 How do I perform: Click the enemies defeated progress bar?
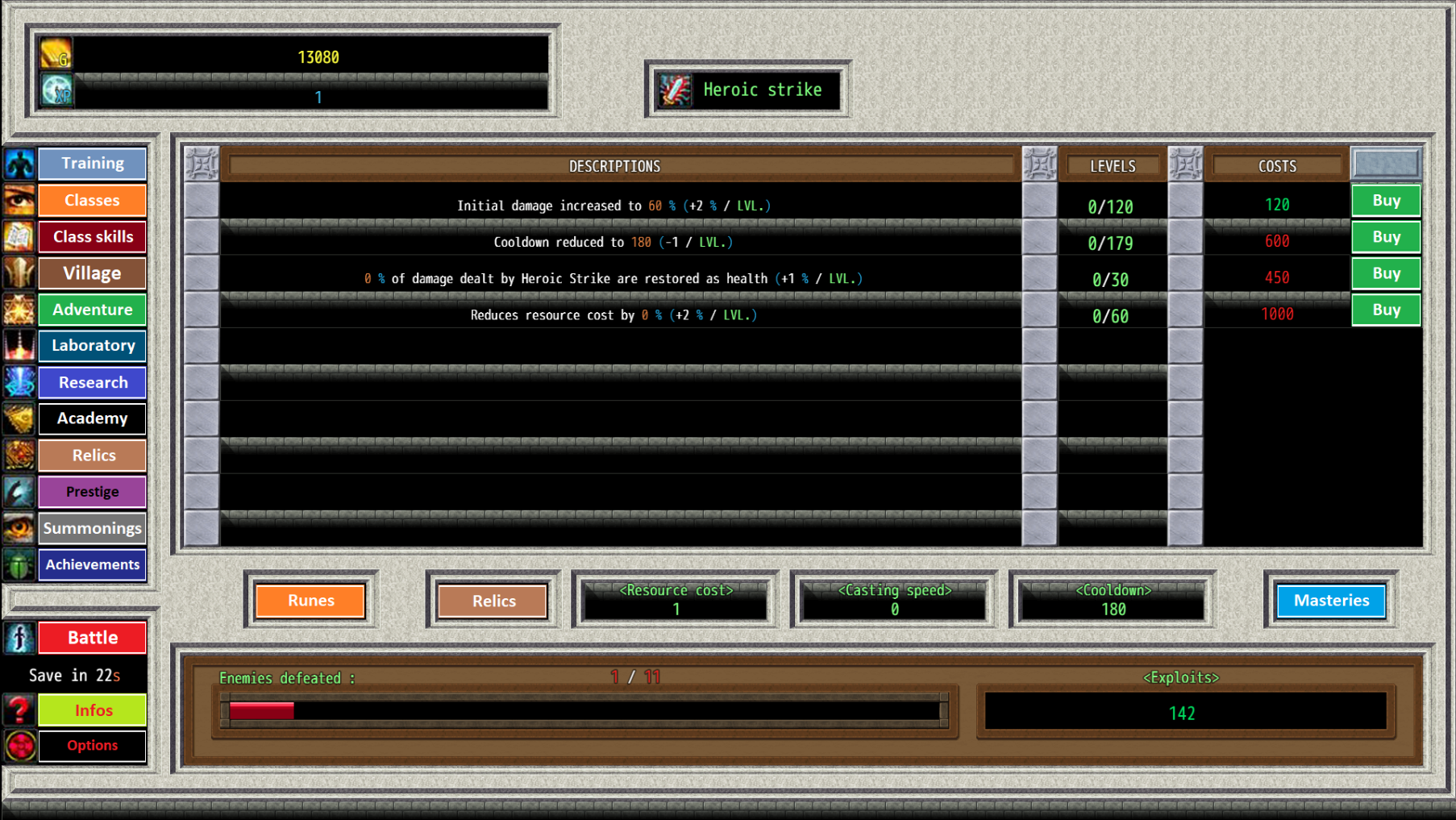[x=582, y=710]
